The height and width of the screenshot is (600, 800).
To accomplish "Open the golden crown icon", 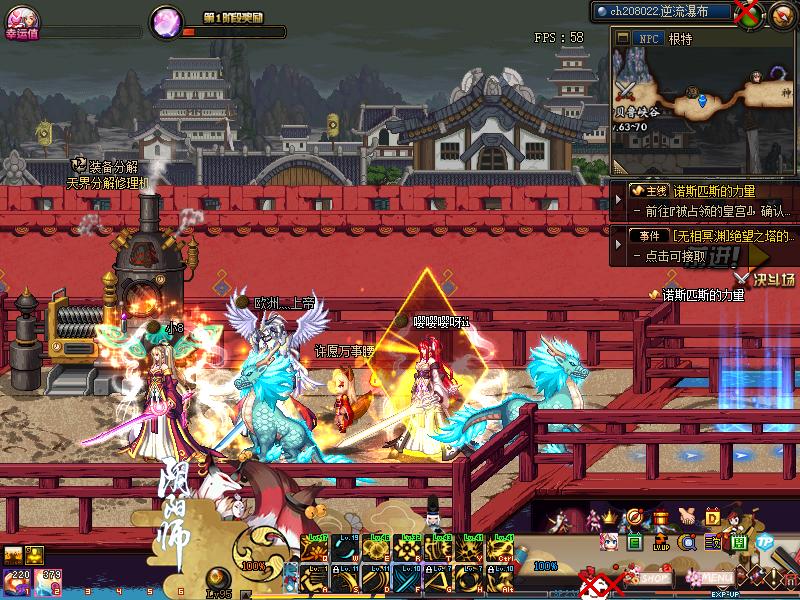I will [607, 518].
